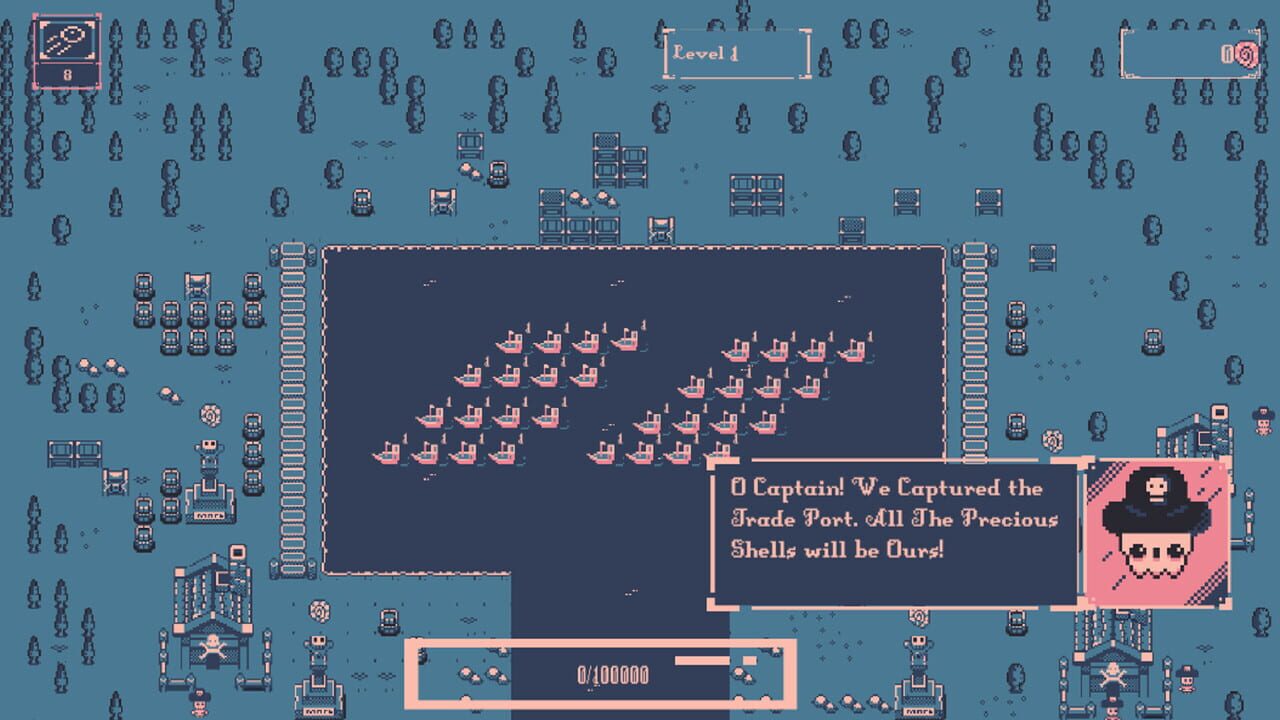Click the skull flag building bottom left

coord(212,645)
